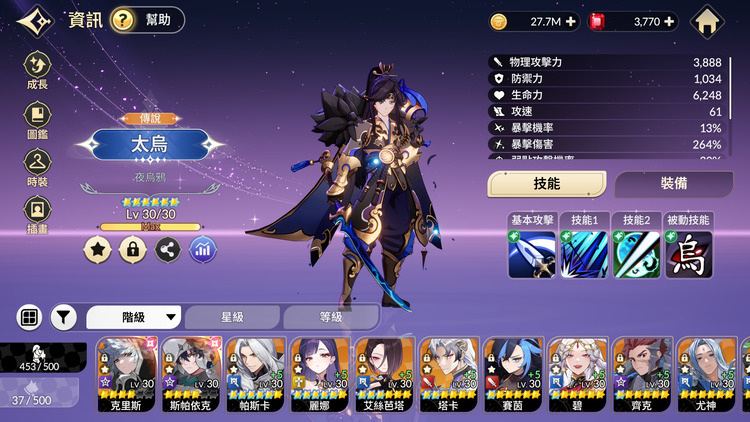Open the 插畫 illustration menu
750x422 pixels.
click(x=37, y=214)
